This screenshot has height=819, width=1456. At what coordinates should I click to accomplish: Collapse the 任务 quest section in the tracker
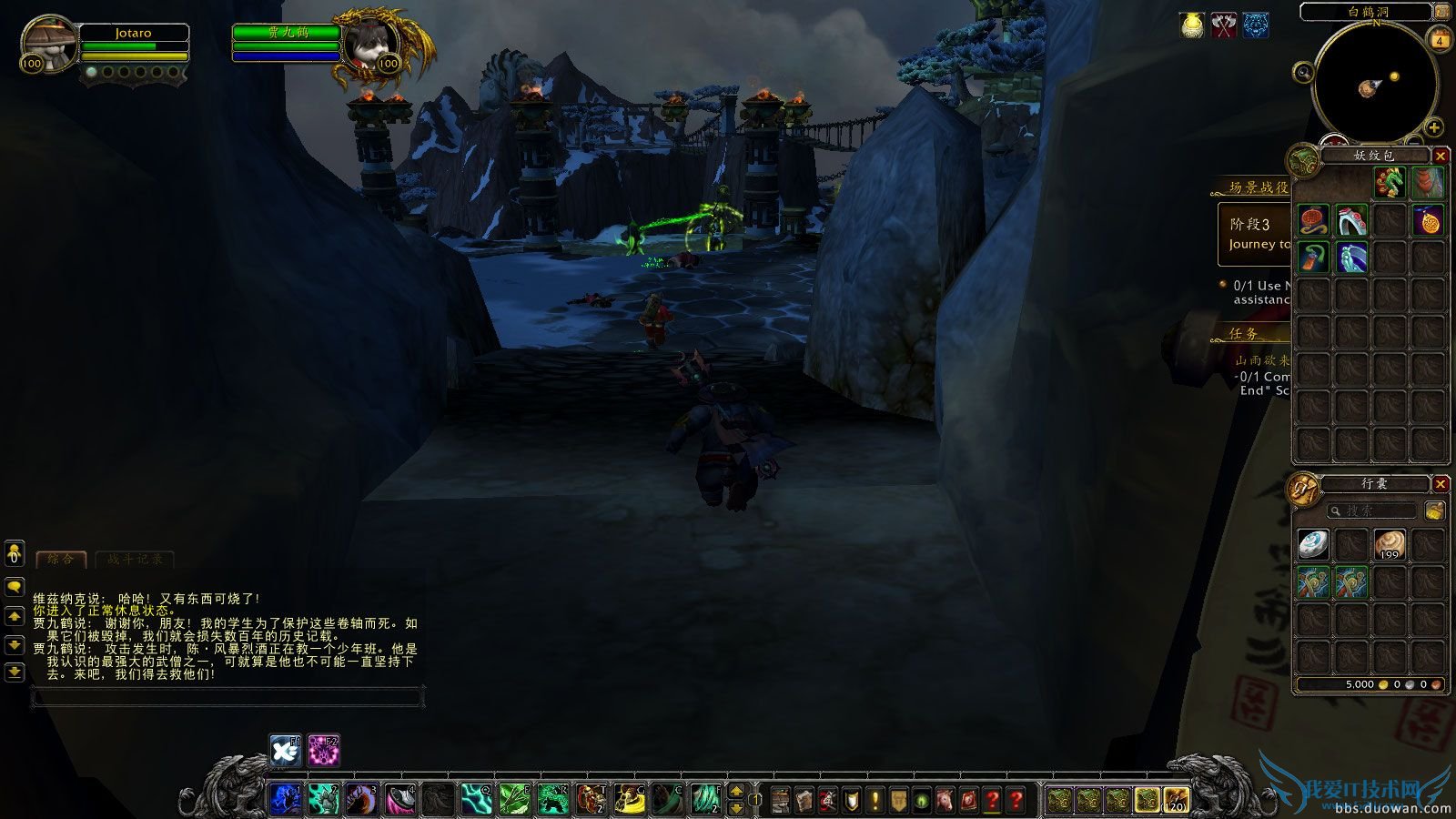1242,333
